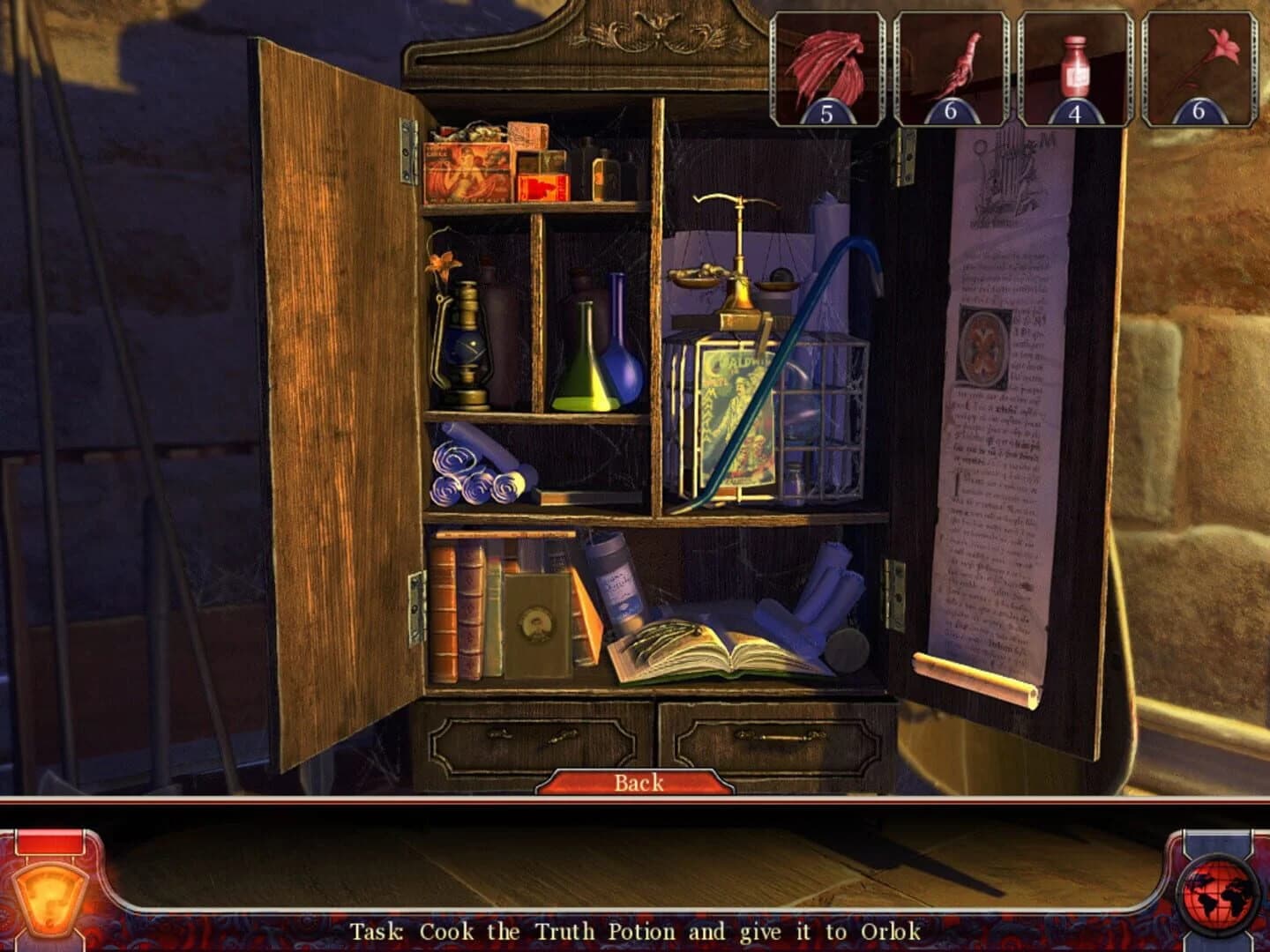The height and width of the screenshot is (952, 1270).
Task: Click the task text about the Truth Potion
Action: (635, 929)
